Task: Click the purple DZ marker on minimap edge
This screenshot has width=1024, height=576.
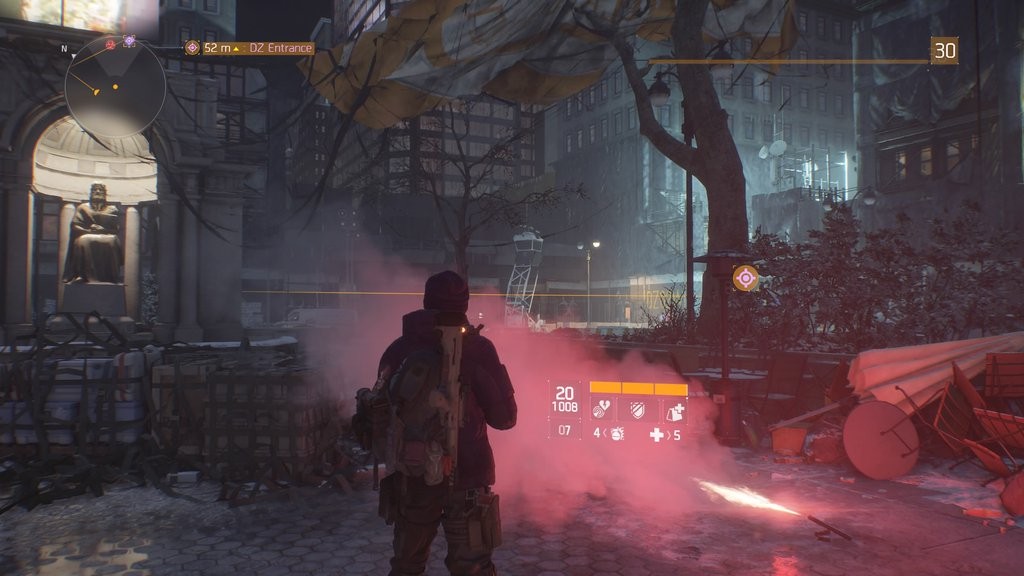Action: coord(129,41)
